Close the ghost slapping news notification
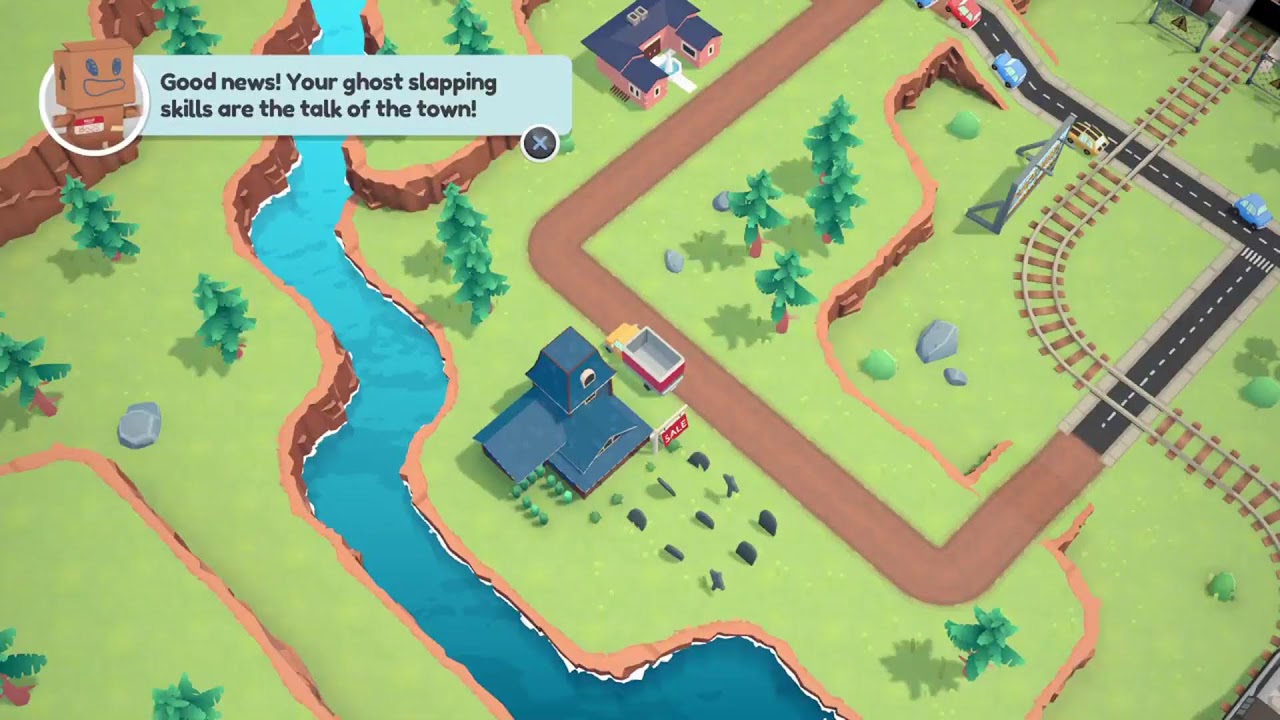Image resolution: width=1280 pixels, height=720 pixels. tap(540, 144)
